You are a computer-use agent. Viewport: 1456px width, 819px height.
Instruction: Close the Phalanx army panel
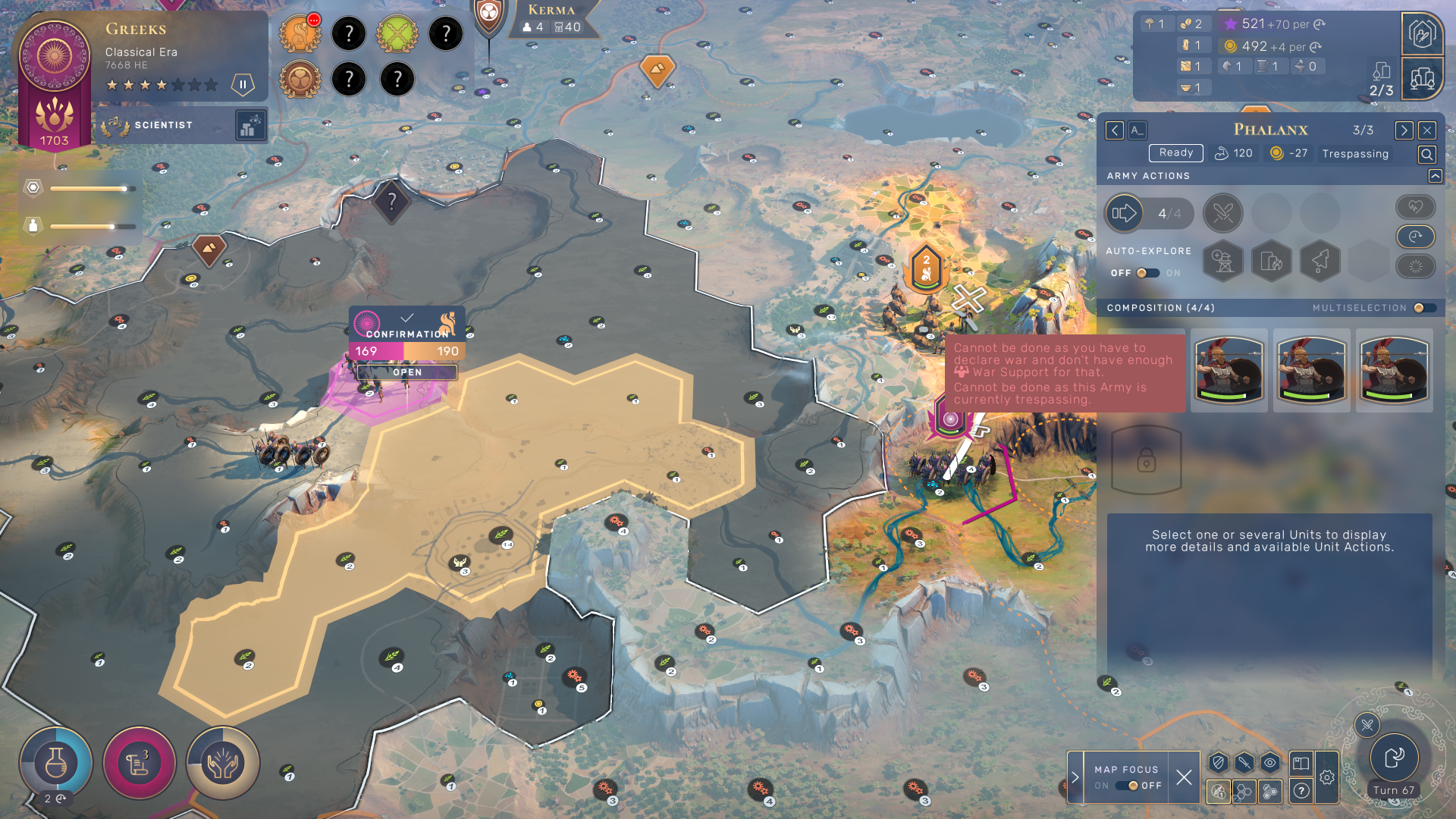1426,130
